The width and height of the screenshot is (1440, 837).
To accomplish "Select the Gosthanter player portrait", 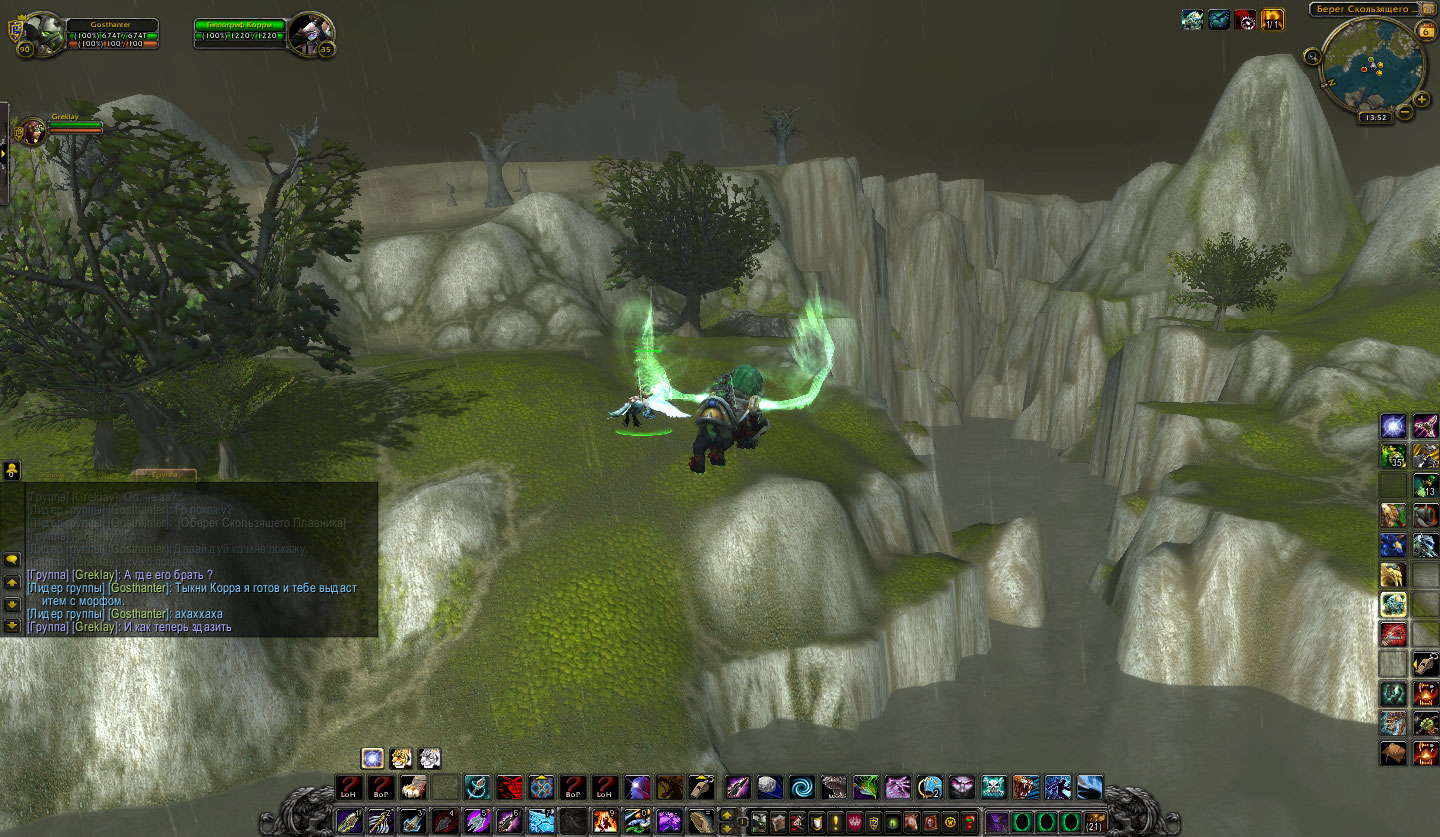I will (x=42, y=35).
